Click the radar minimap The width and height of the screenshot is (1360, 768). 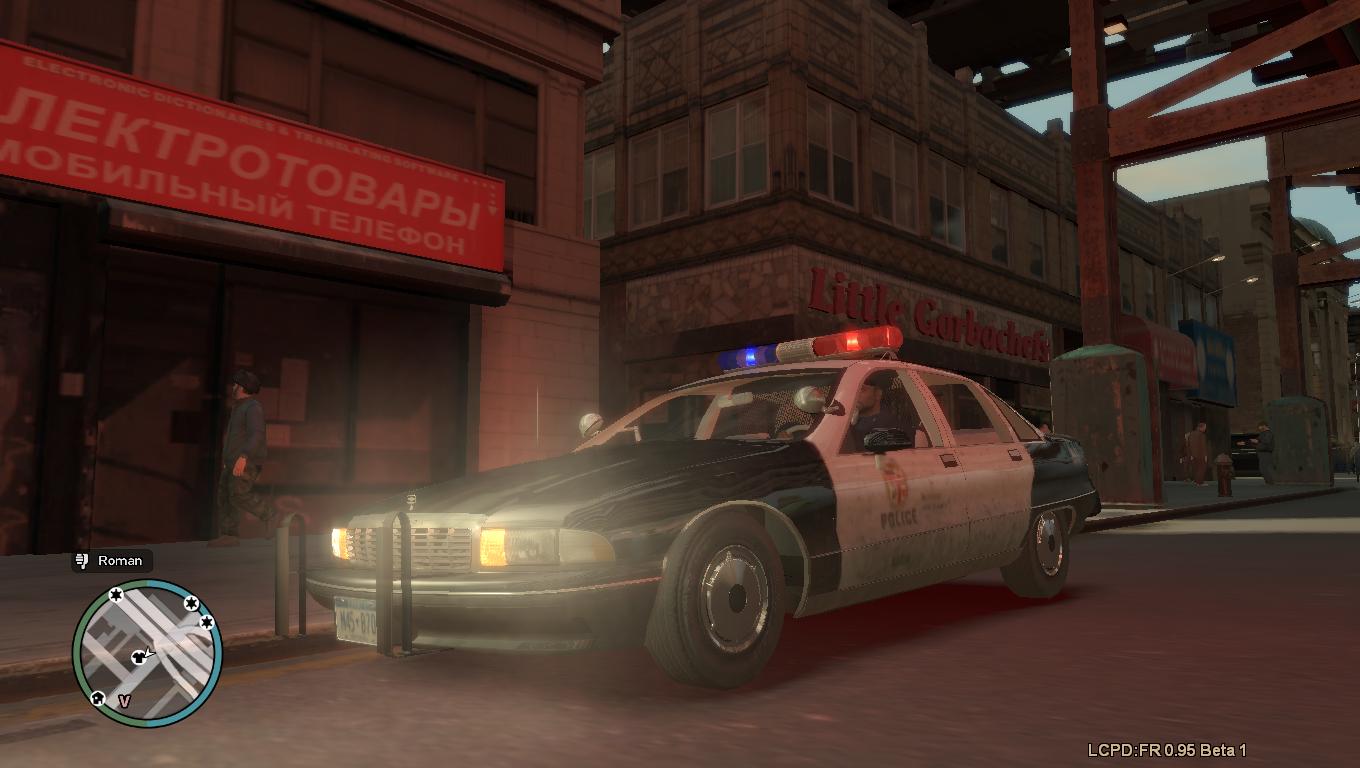coord(147,653)
